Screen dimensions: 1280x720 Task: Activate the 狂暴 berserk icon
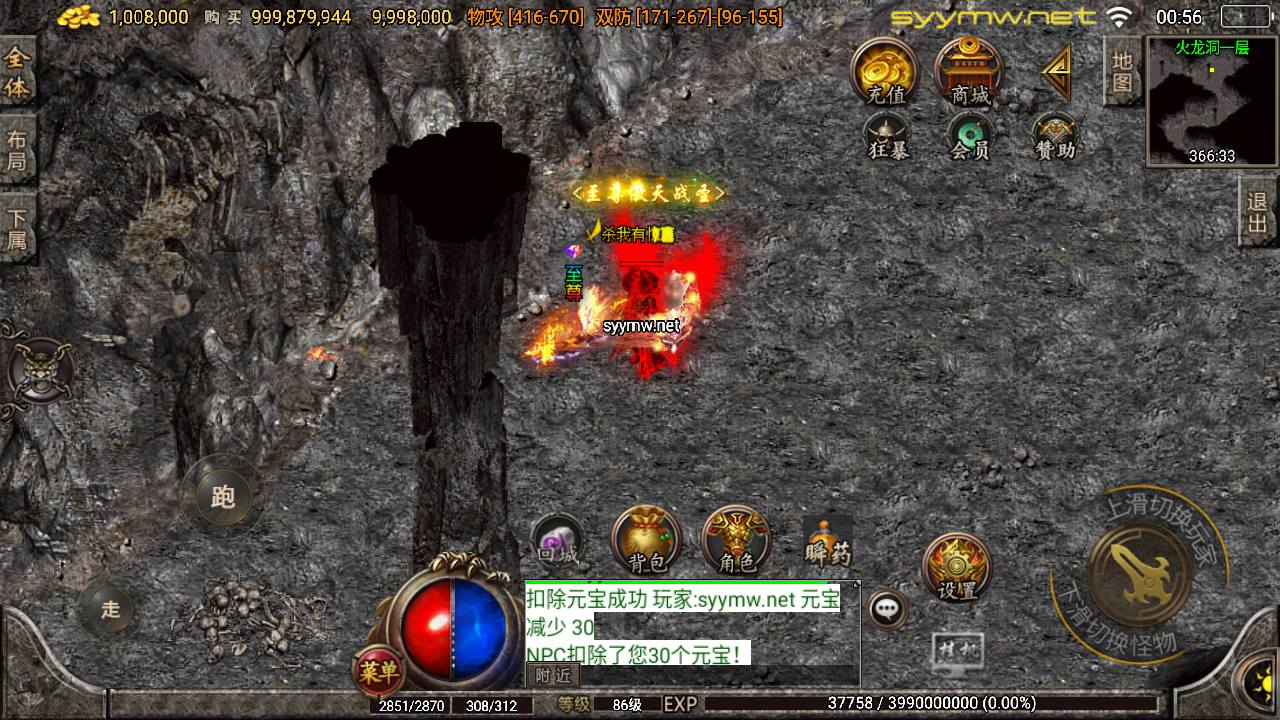pos(886,137)
